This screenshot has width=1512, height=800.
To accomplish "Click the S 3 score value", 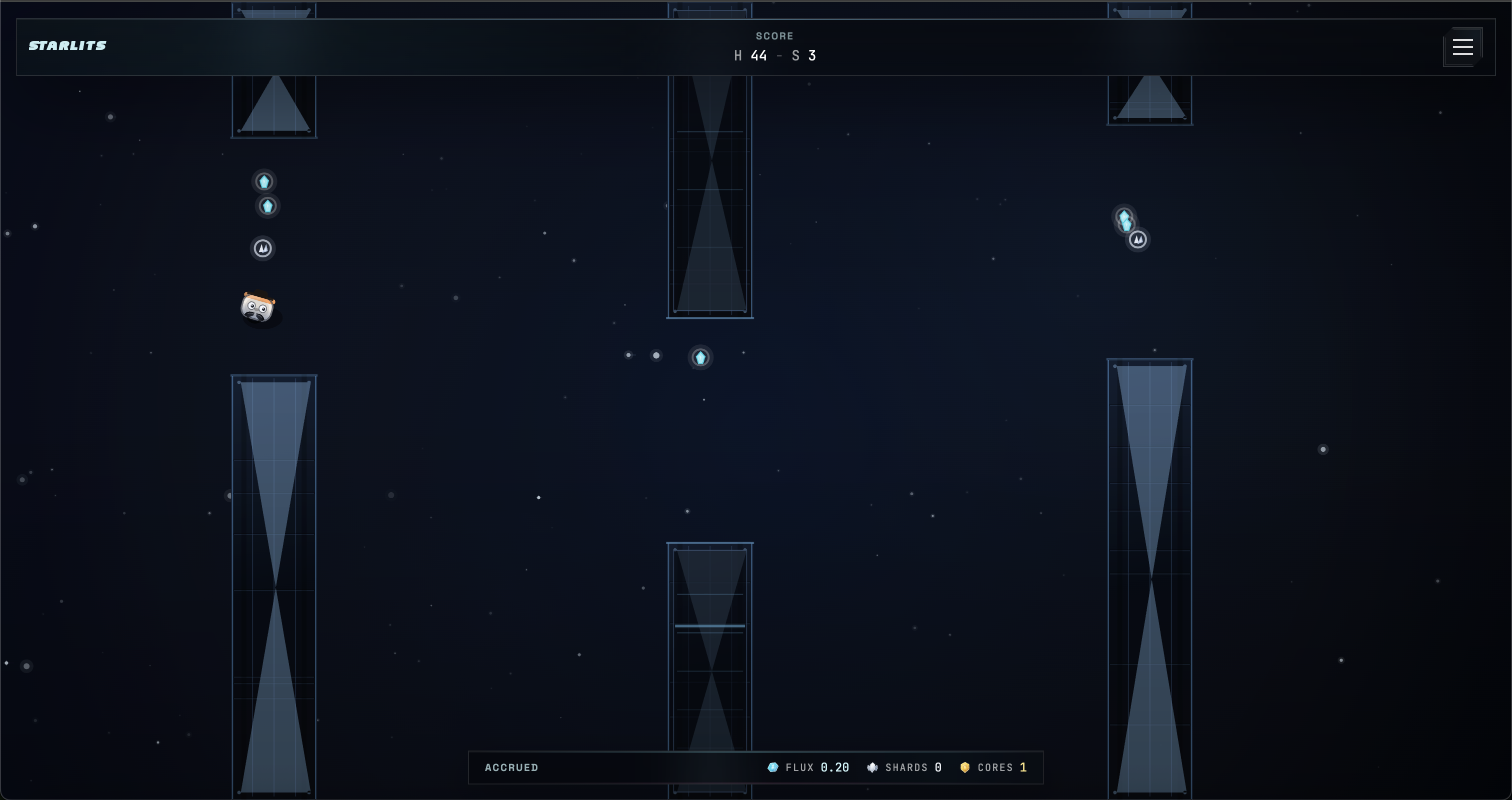I will 804,56.
